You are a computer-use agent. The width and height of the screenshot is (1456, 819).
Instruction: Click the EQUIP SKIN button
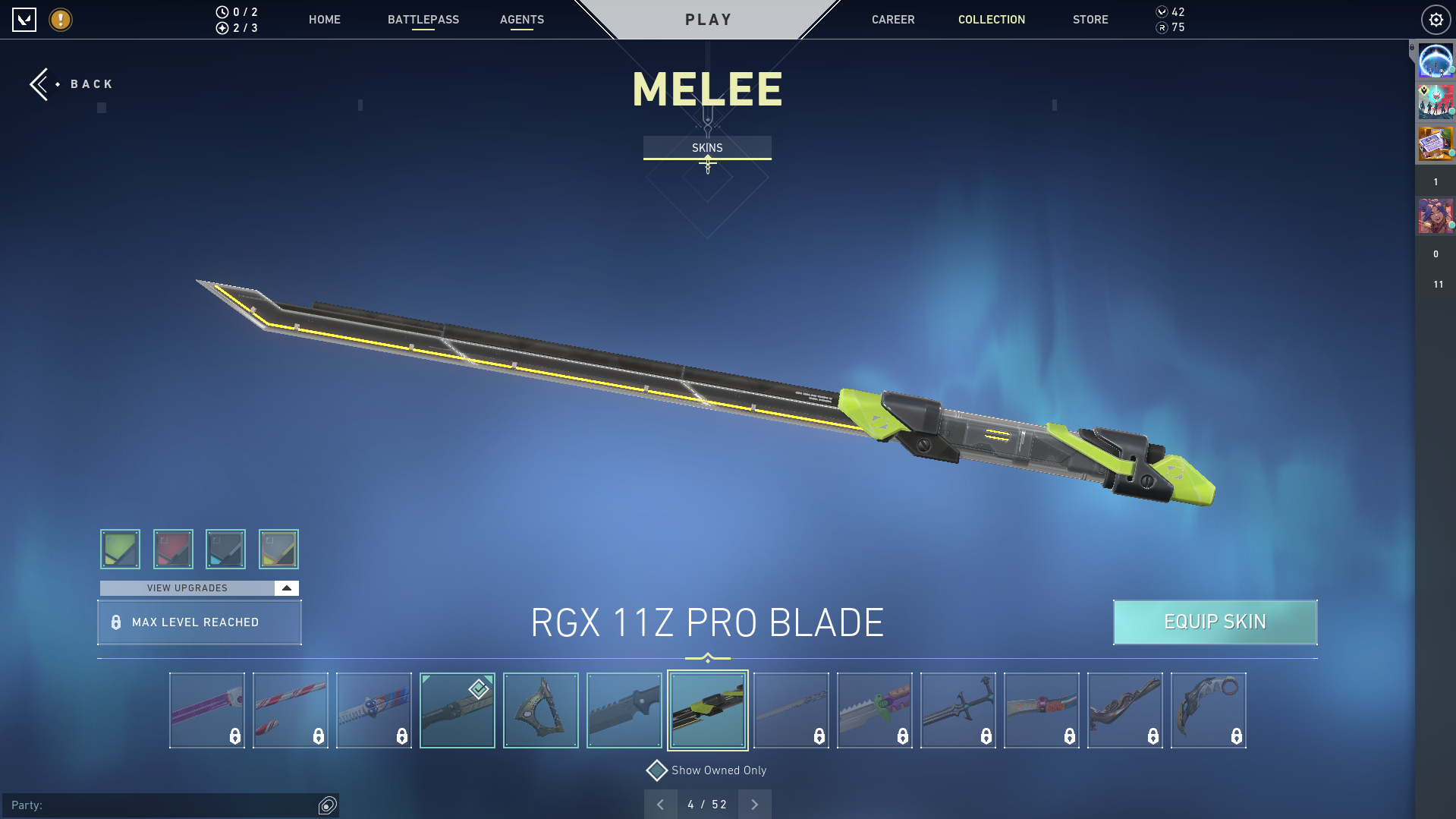pyautogui.click(x=1215, y=622)
